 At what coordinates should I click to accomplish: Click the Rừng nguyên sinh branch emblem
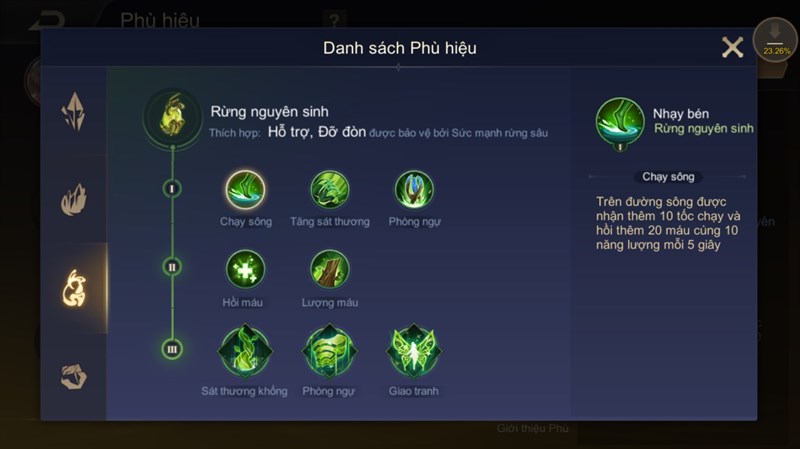coord(173,116)
